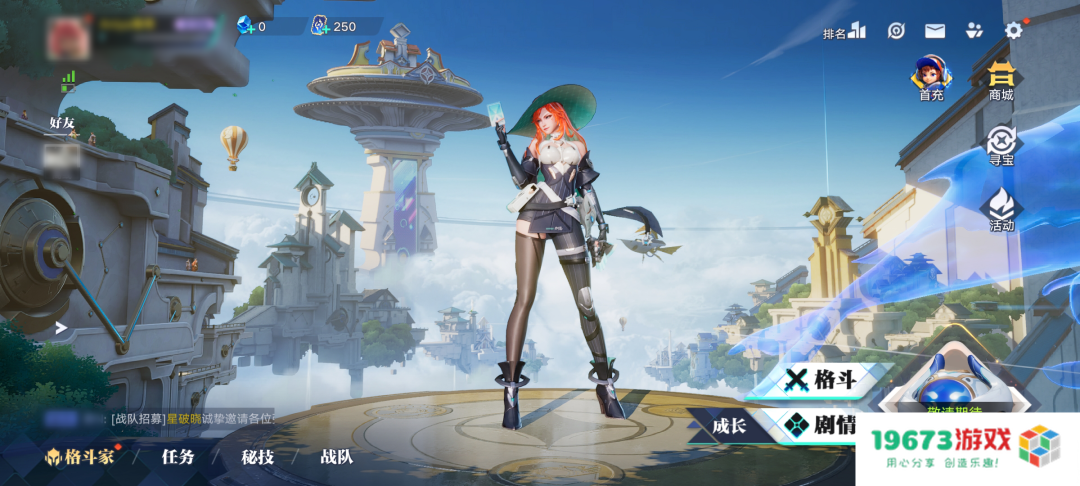Start a 格斗 fight match
The image size is (1080, 486).
click(822, 379)
